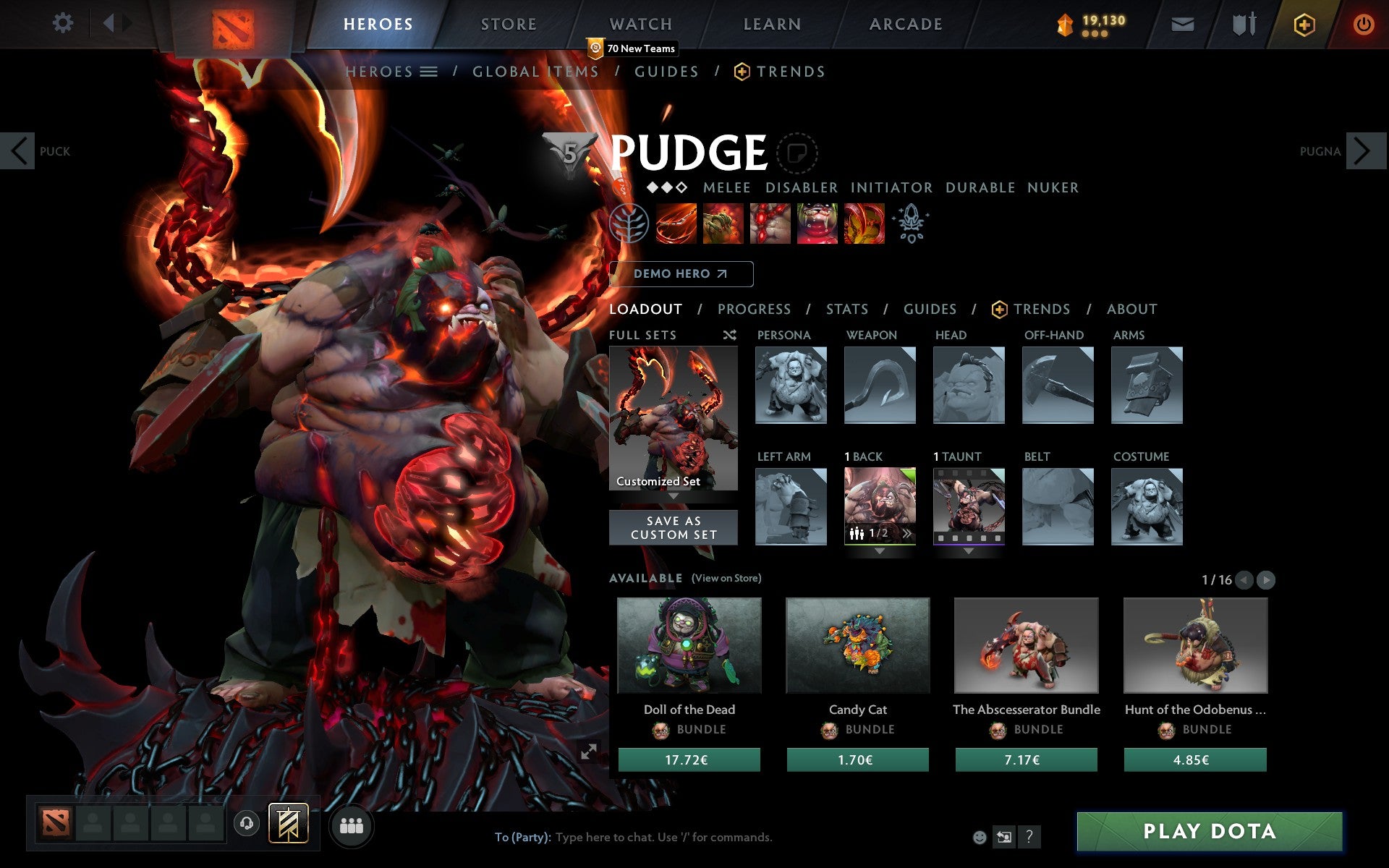The image size is (1389, 868).
Task: Expand the Back item style chevron
Action: (908, 533)
